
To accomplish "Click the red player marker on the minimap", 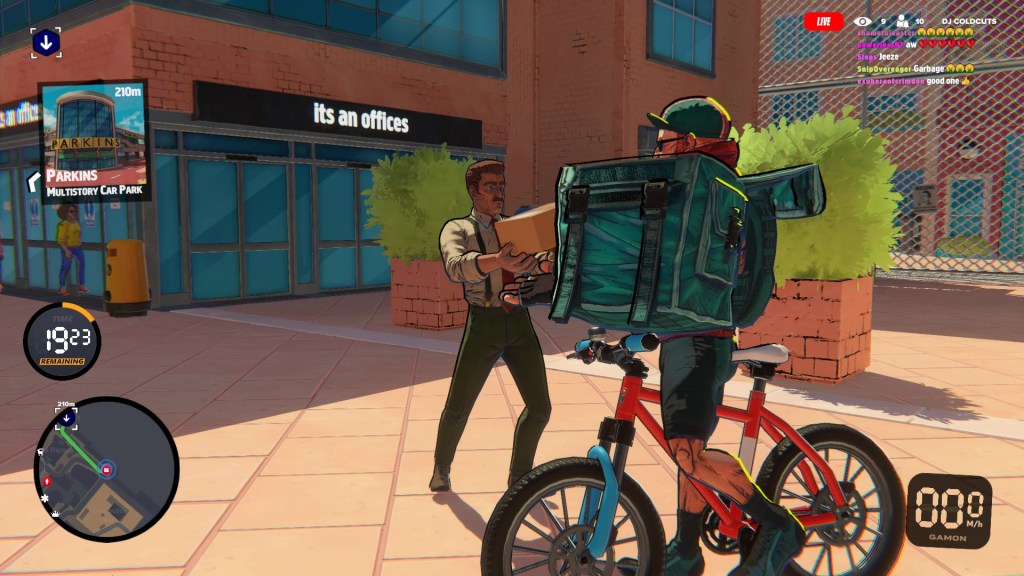I will (x=106, y=469).
